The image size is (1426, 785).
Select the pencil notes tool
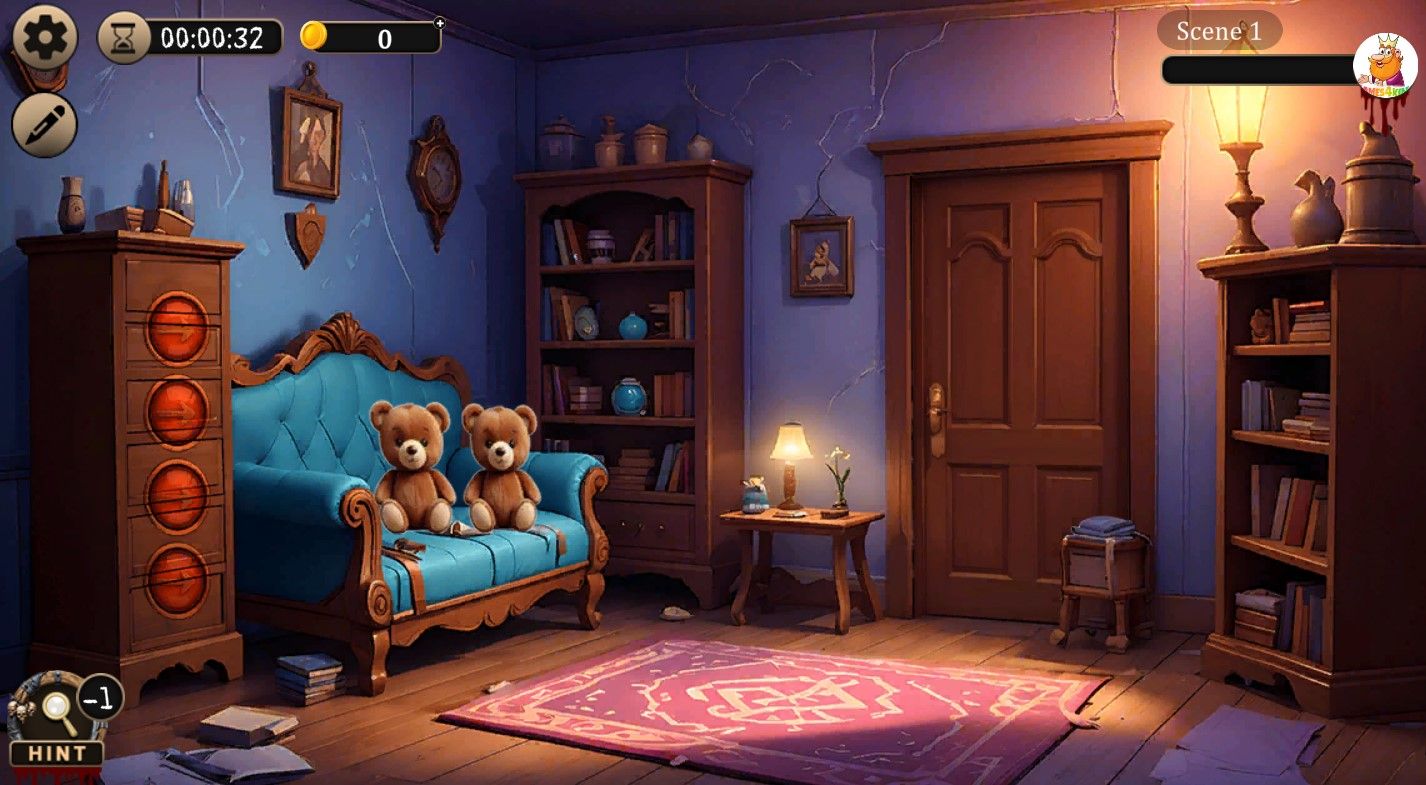click(x=44, y=124)
